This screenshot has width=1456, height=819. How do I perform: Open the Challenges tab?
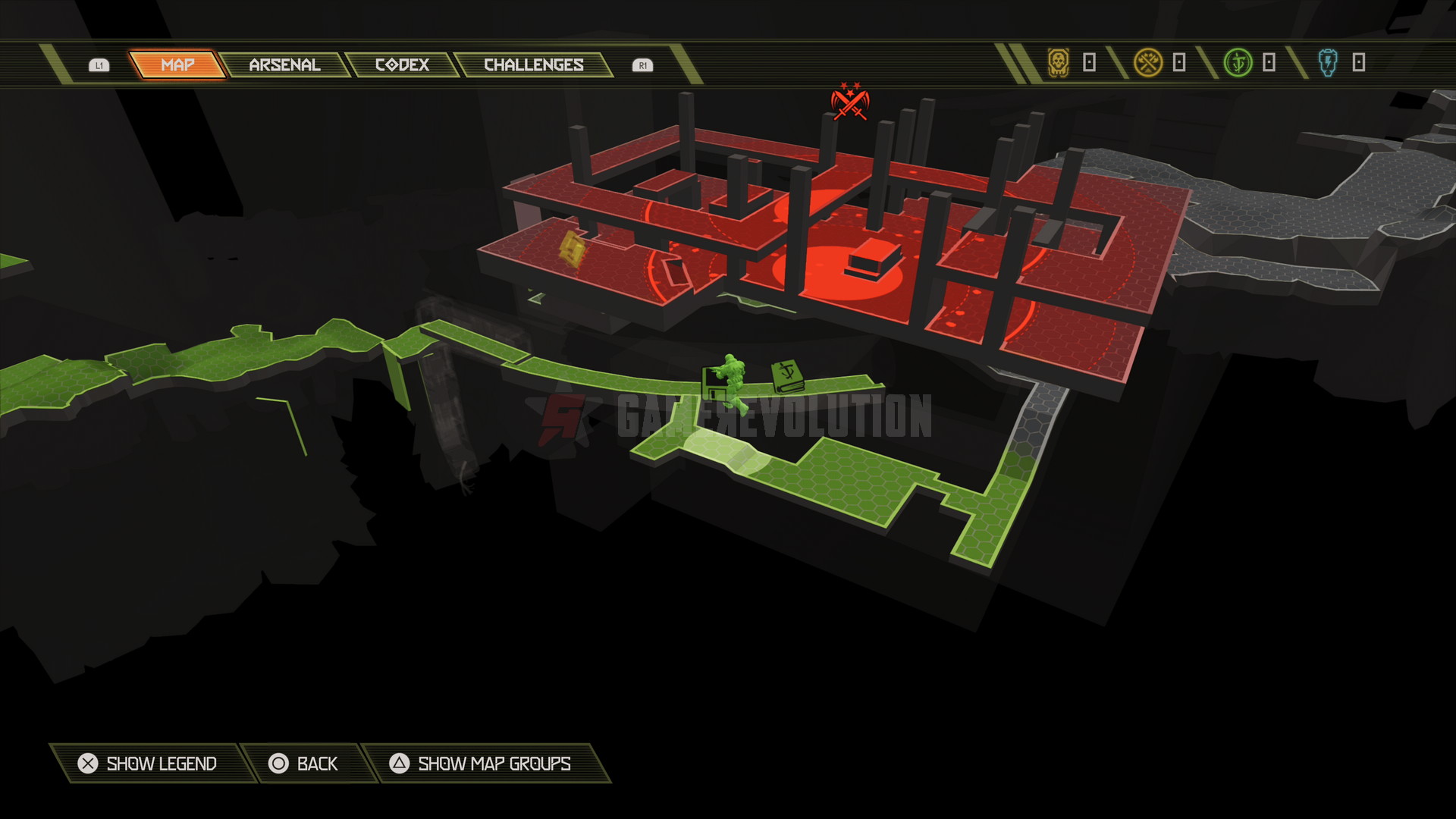[x=533, y=65]
